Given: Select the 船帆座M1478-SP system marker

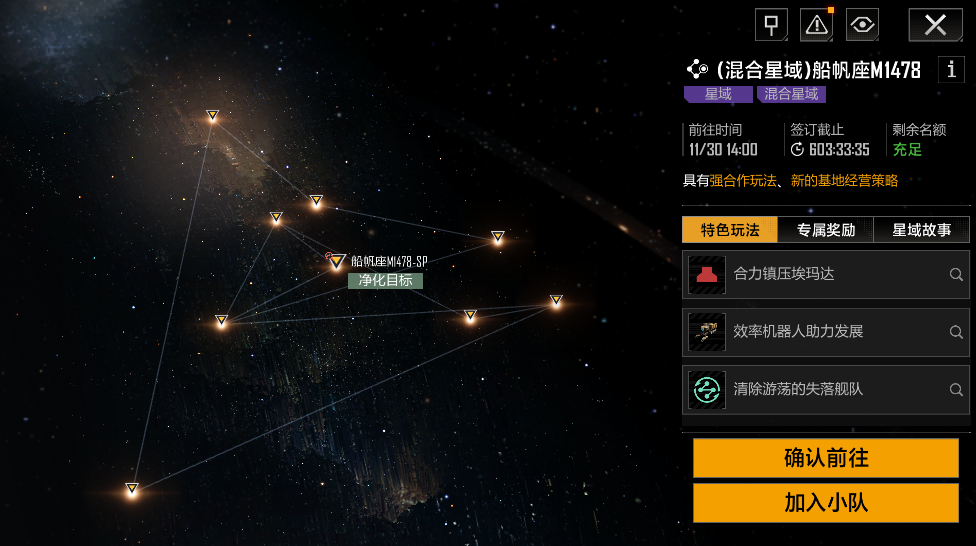Looking at the screenshot, I should pos(338,262).
